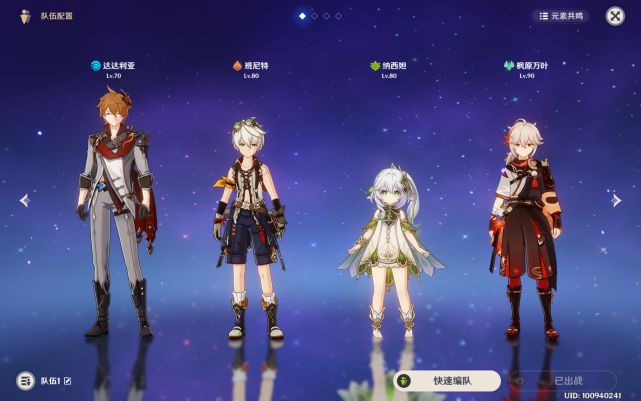The image size is (641, 401).
Task: Open the party list menu icon
Action: [25, 381]
